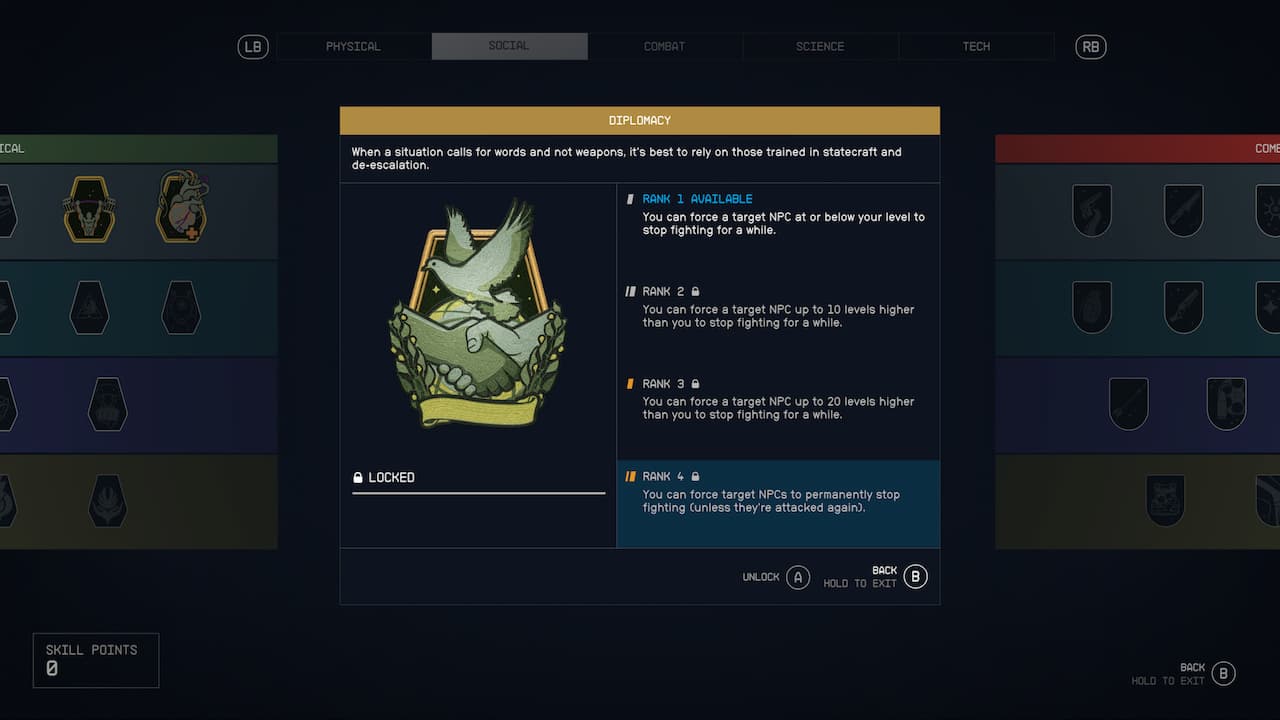Show the Tech skills tab
This screenshot has height=720, width=1280.
[x=976, y=46]
